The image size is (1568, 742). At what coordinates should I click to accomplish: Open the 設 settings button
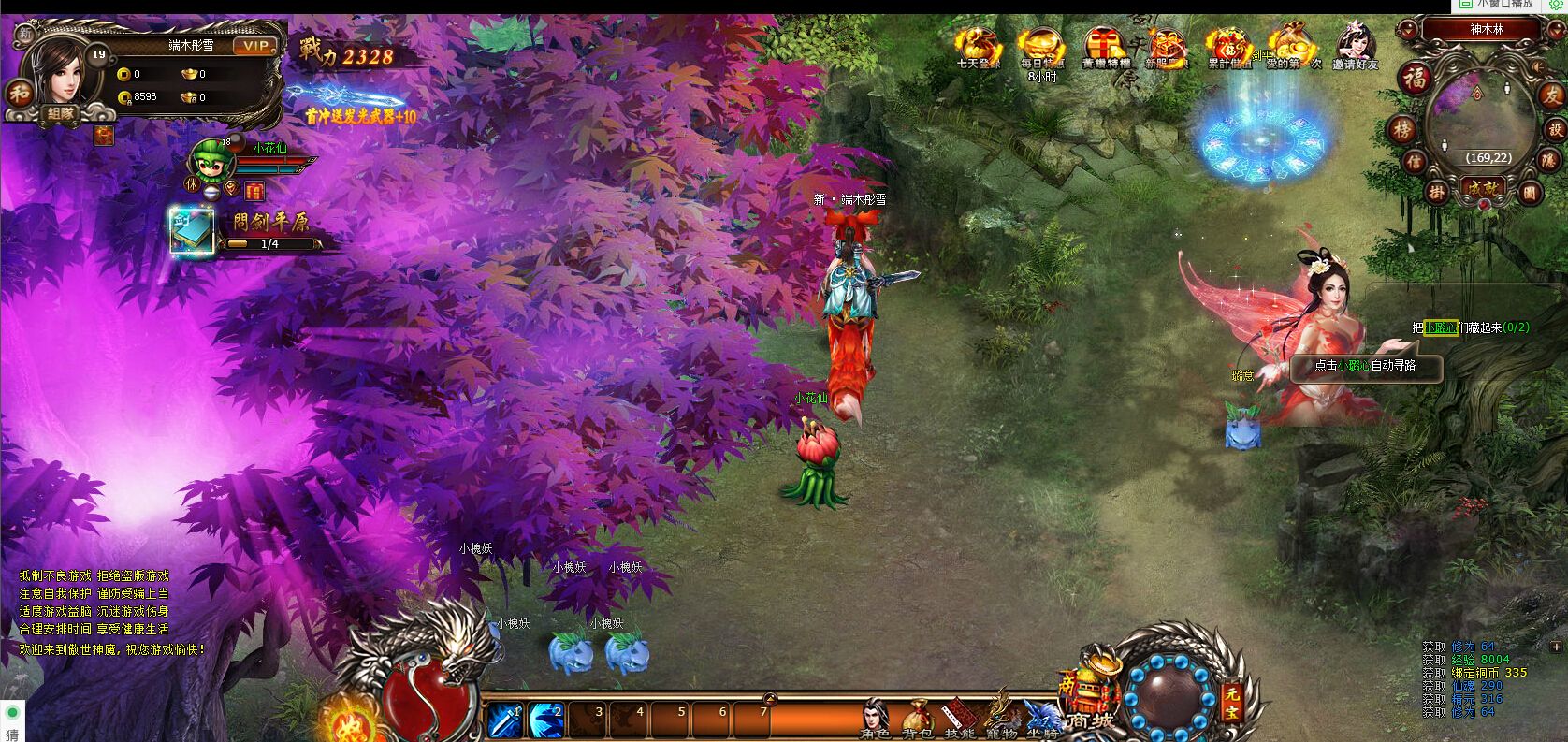[1555, 129]
